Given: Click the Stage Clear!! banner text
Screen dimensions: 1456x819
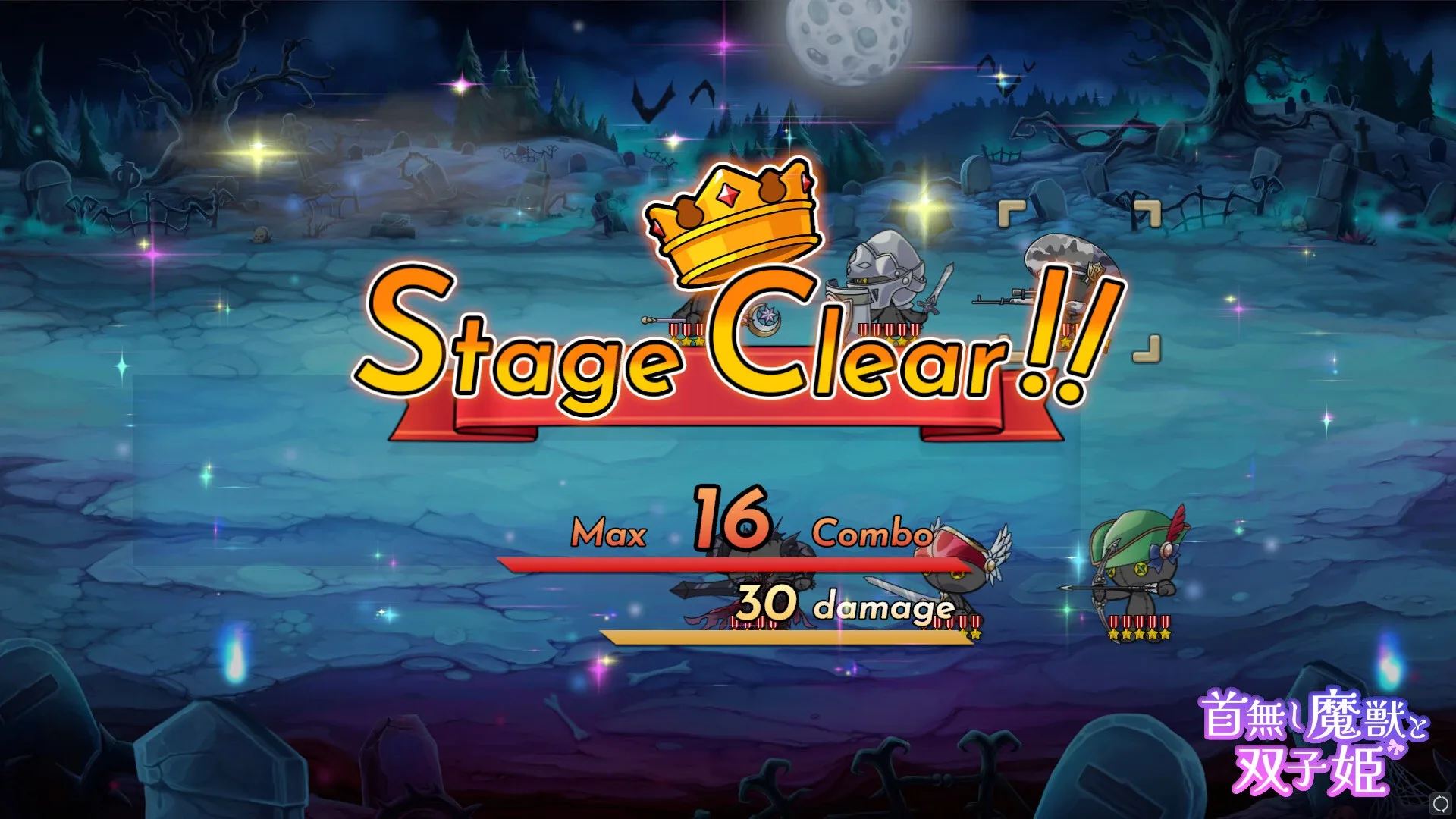Looking at the screenshot, I should click(728, 349).
